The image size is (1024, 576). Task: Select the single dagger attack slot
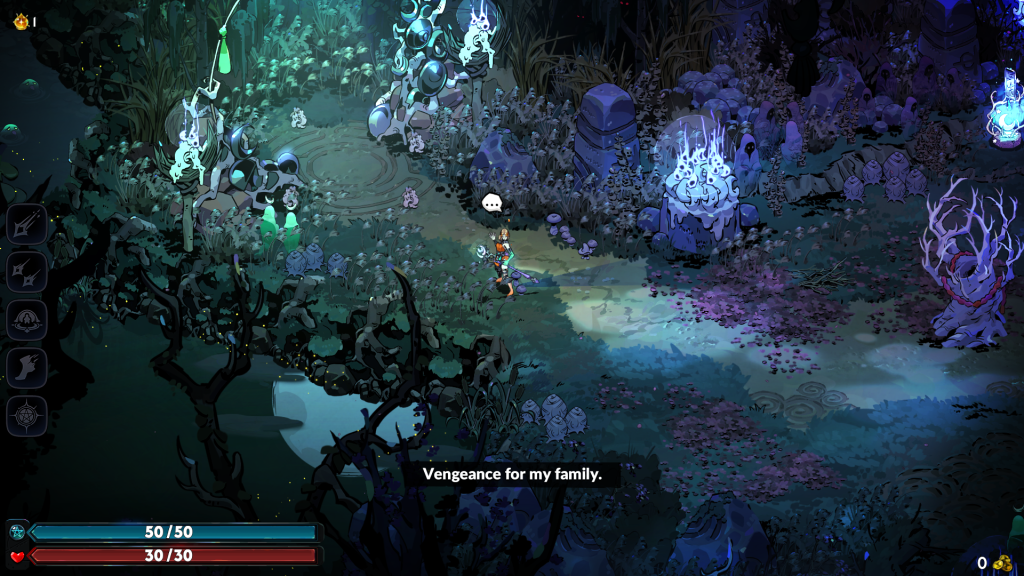point(27,223)
